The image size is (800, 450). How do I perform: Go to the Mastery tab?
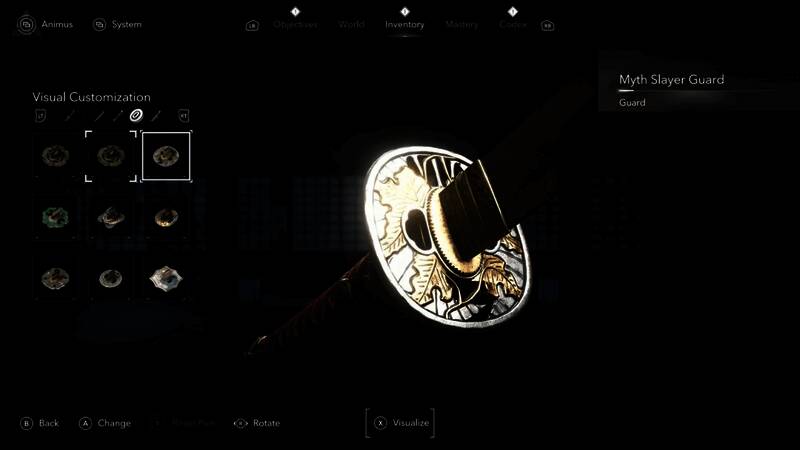click(462, 25)
